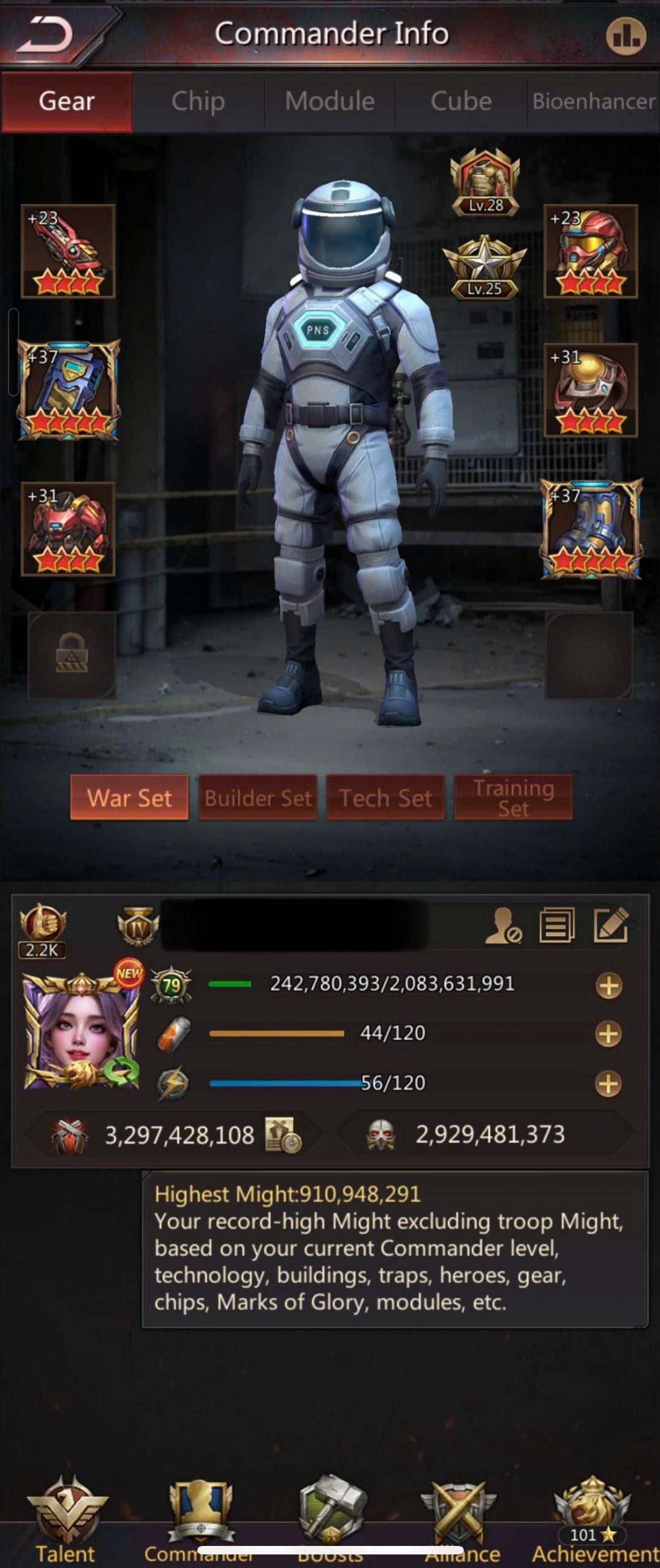Select the War Set loadout
Viewport: 660px width, 1568px height.
pos(129,797)
